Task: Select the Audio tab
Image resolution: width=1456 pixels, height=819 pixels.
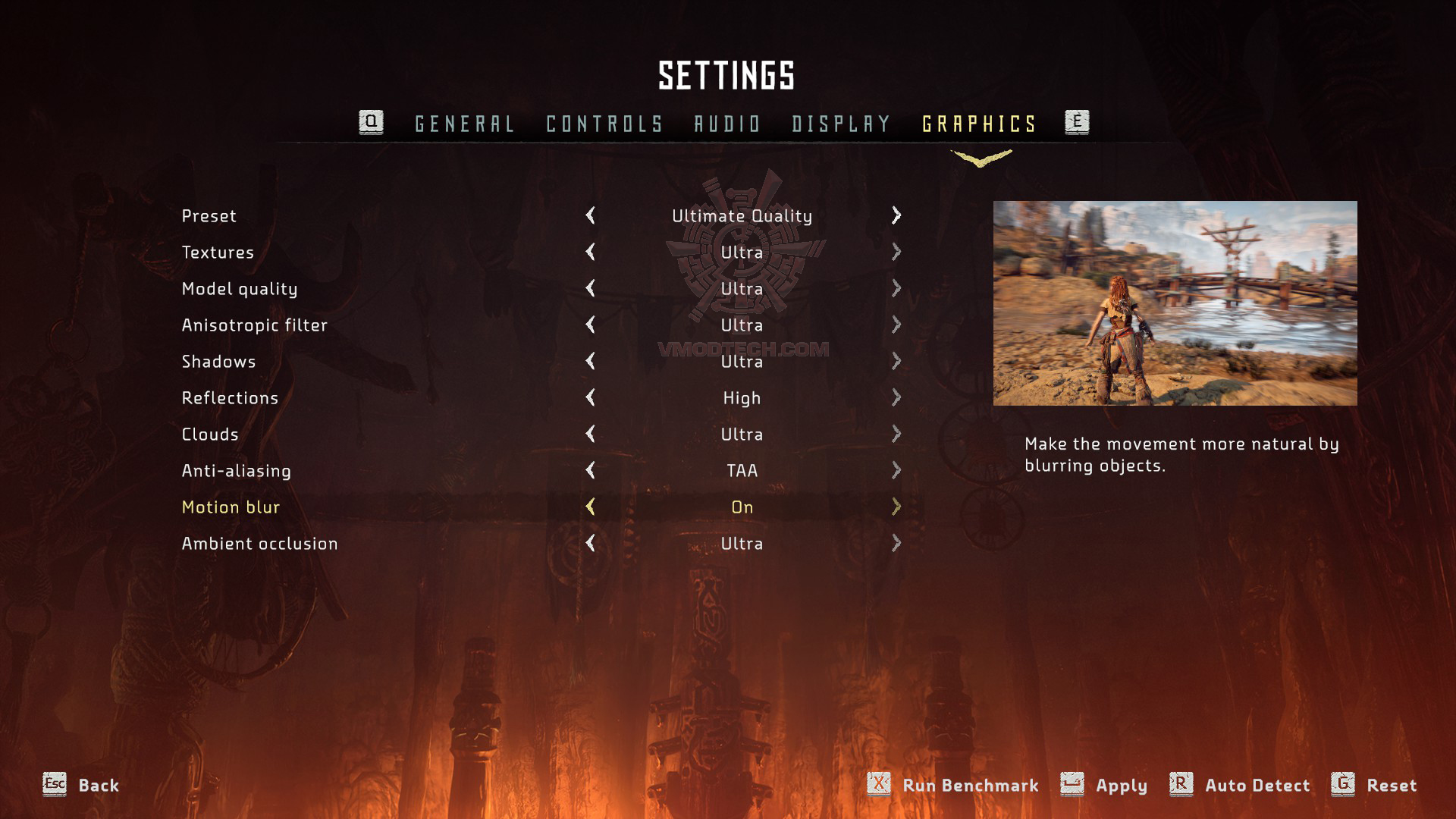Action: tap(727, 124)
